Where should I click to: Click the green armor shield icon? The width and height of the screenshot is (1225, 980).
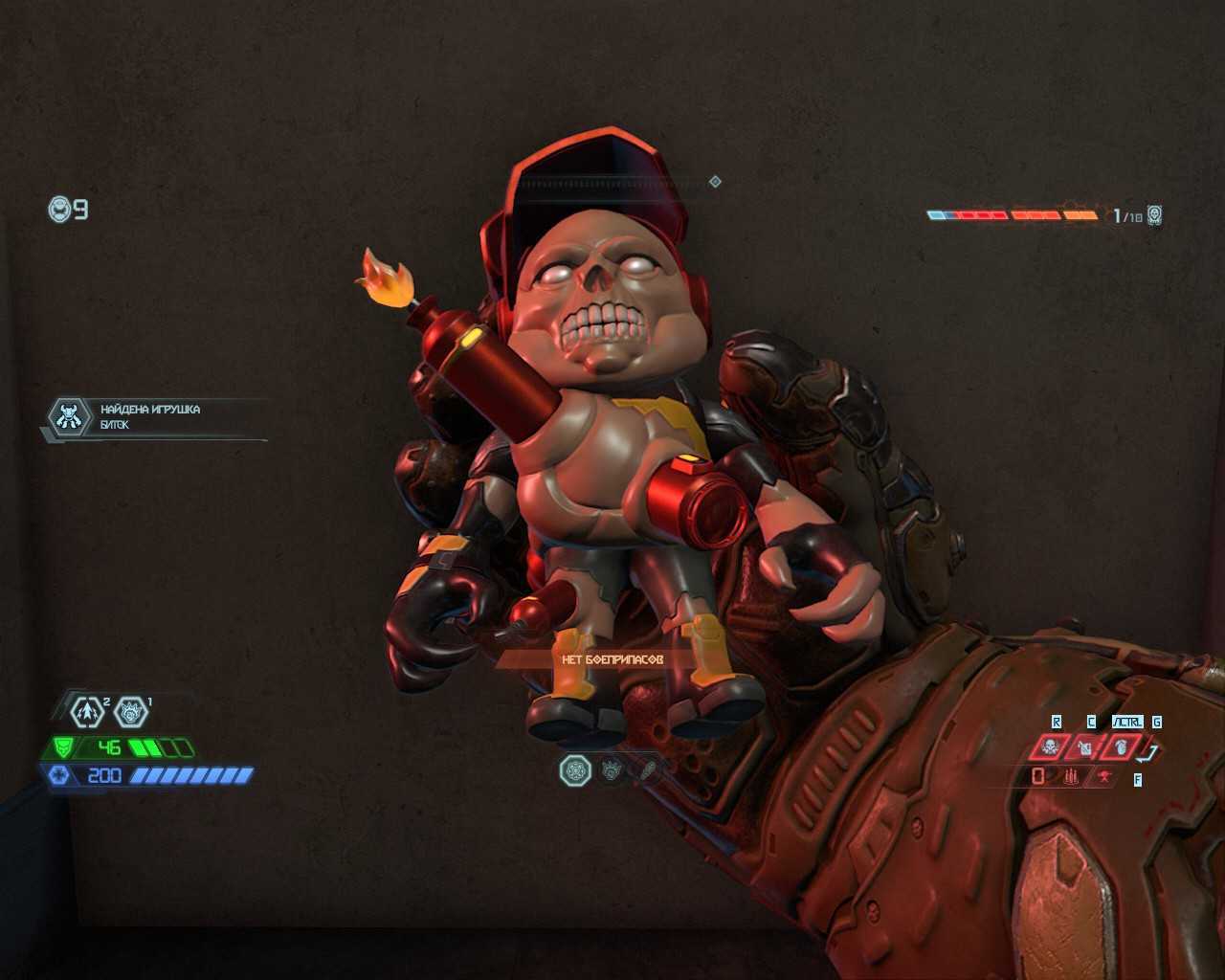pos(62,747)
